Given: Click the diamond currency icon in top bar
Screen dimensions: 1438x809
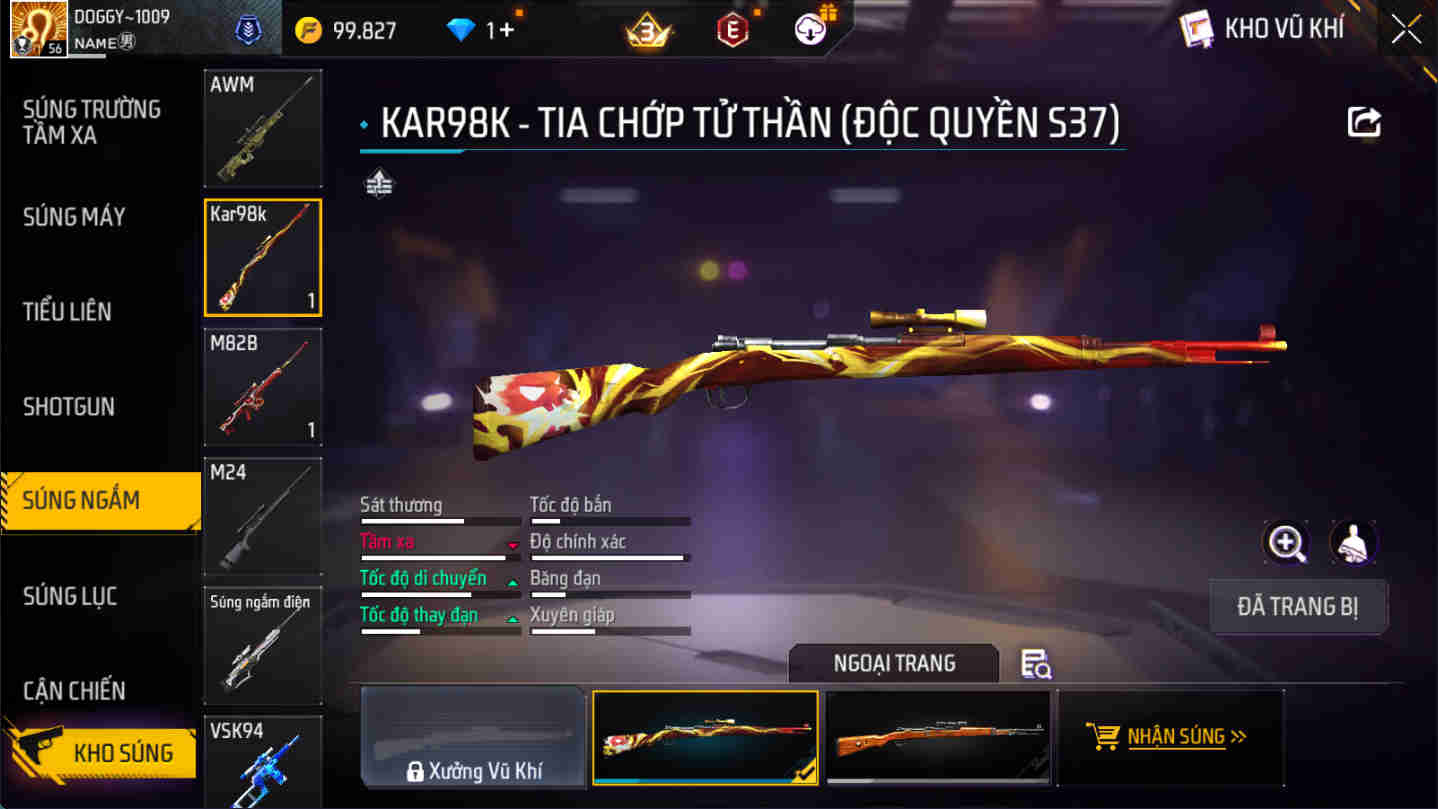Looking at the screenshot, I should pos(458,29).
